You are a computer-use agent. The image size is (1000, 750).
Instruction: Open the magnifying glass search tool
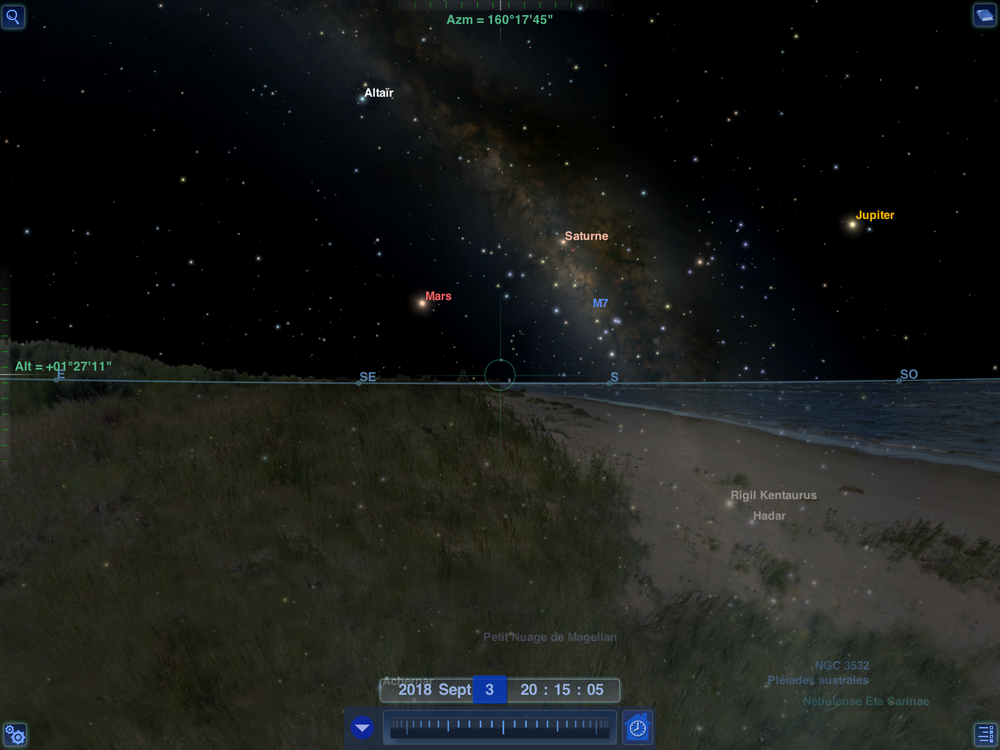click(14, 15)
